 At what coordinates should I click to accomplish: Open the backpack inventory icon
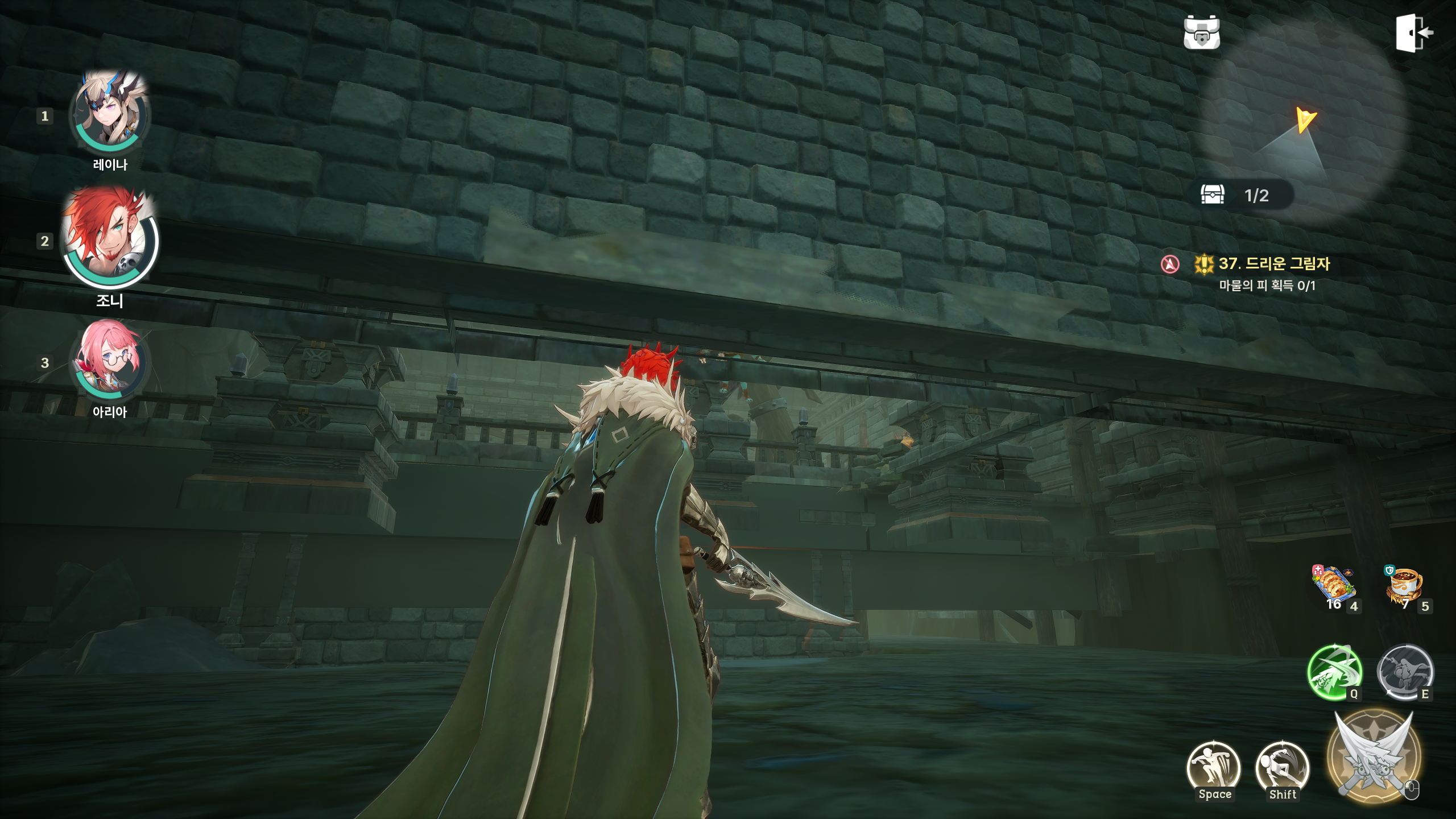tap(1201, 32)
